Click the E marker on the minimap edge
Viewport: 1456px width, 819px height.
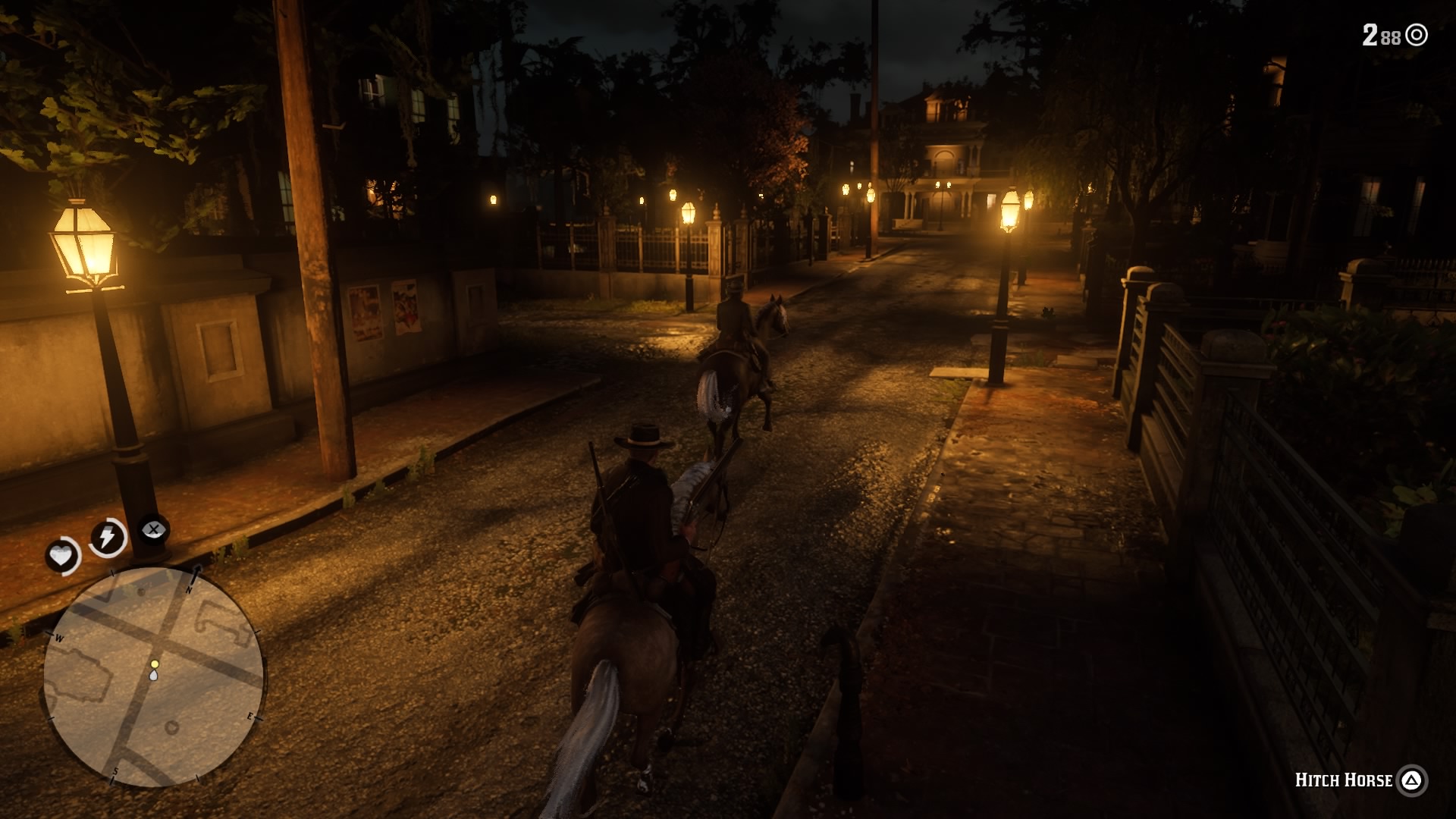(250, 717)
